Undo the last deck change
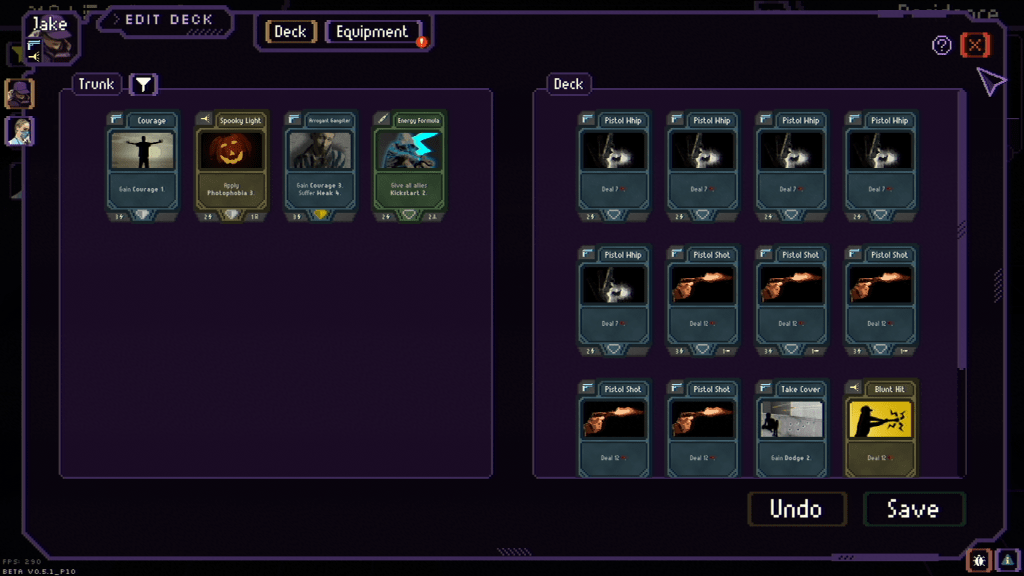Image resolution: width=1024 pixels, height=576 pixels. 796,509
